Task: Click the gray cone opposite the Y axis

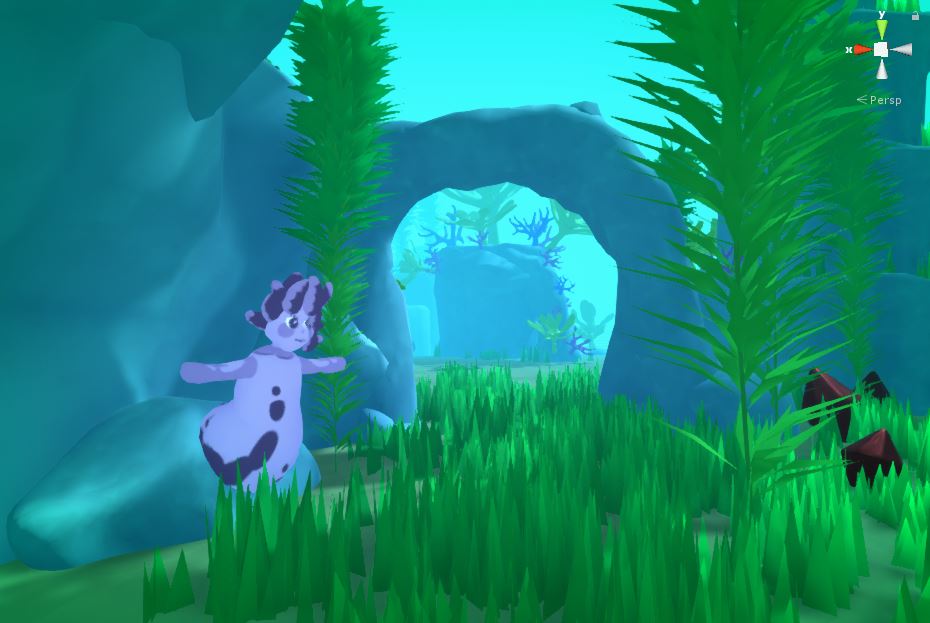Action: click(881, 69)
